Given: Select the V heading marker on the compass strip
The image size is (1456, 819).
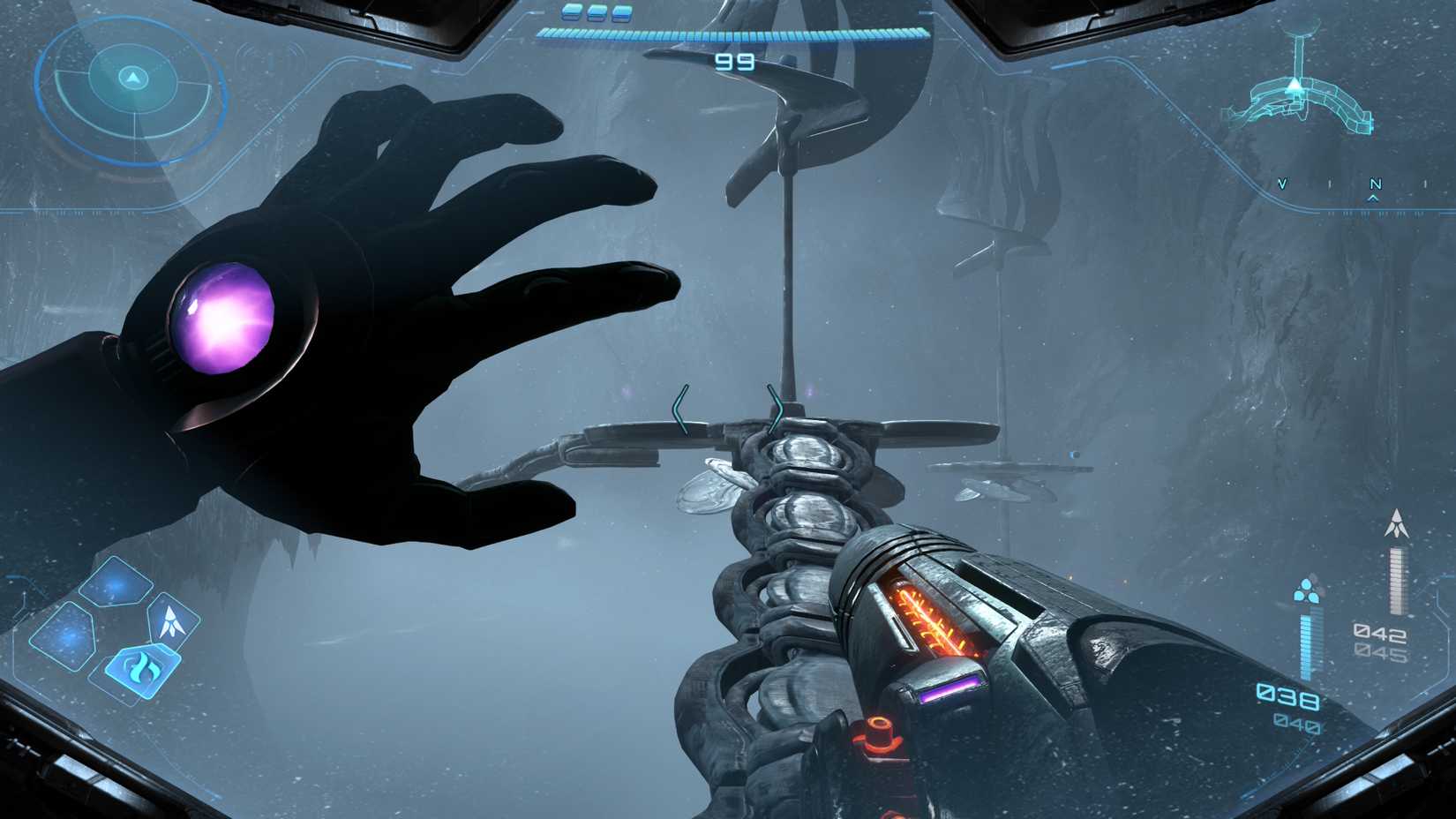Looking at the screenshot, I should [x=1282, y=184].
